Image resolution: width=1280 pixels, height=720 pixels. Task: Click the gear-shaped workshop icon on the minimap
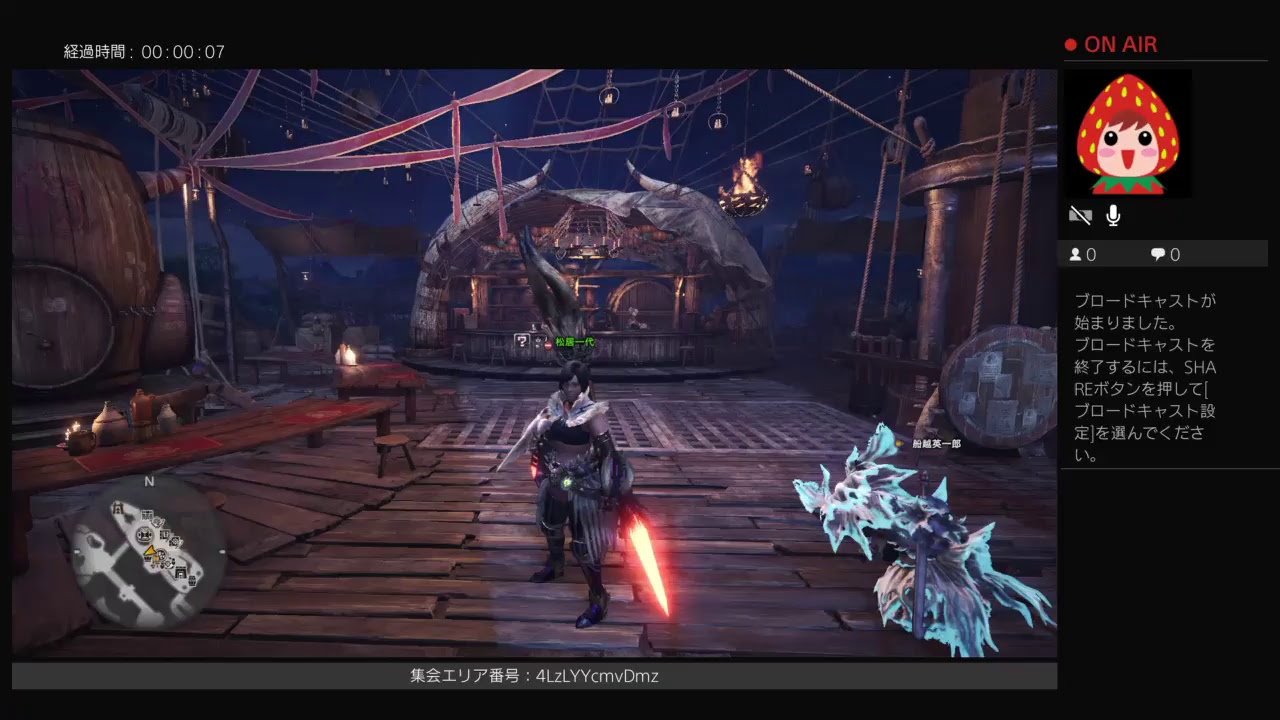(176, 541)
